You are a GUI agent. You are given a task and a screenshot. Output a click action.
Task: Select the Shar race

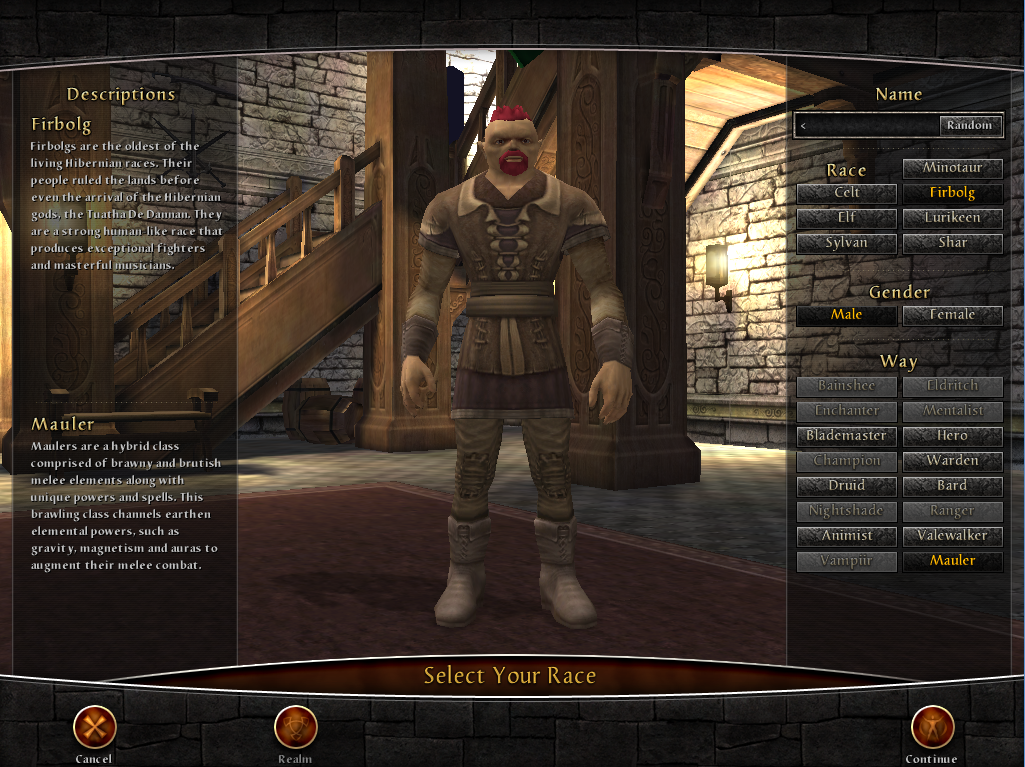(x=952, y=243)
